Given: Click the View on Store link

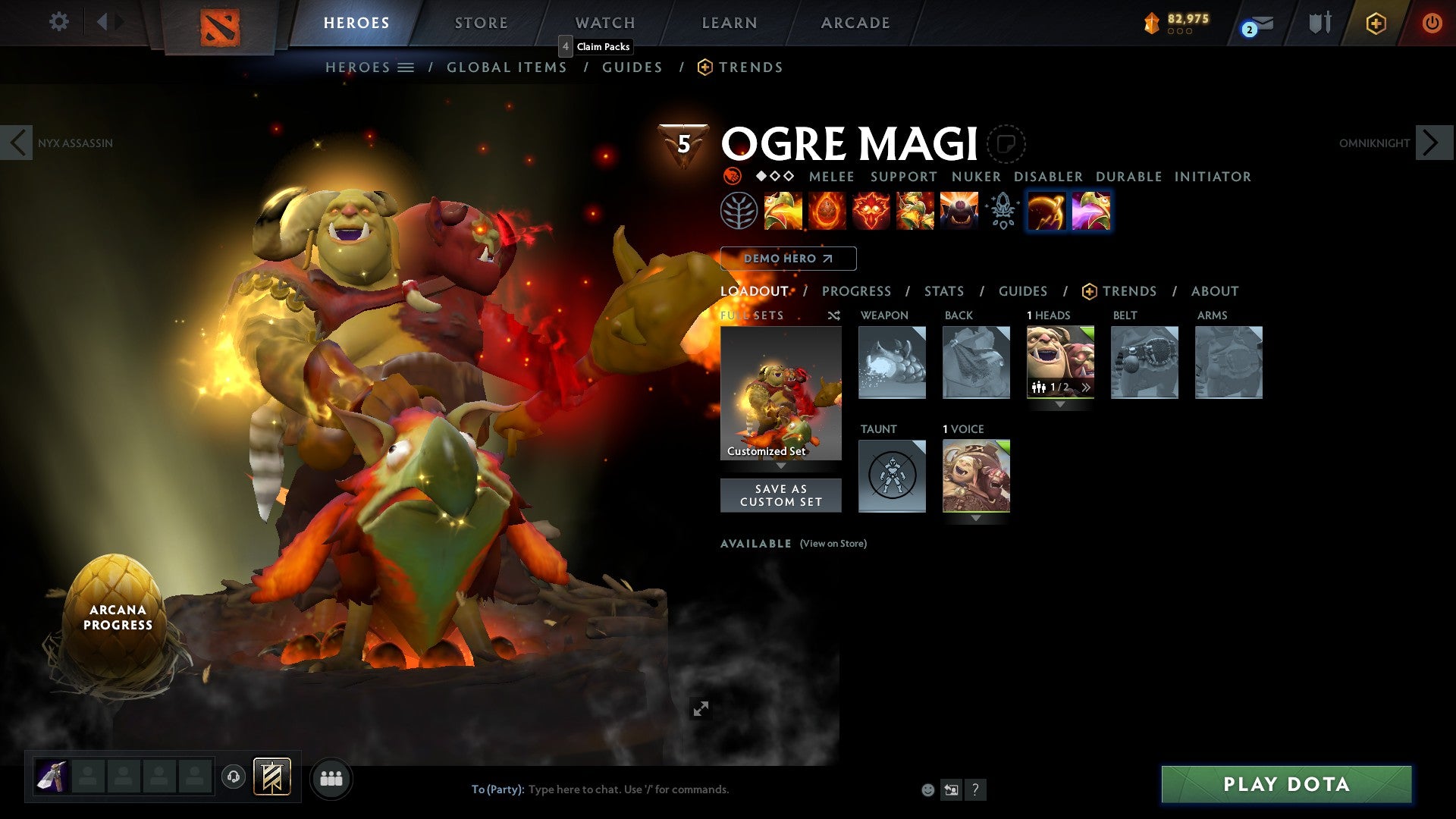Looking at the screenshot, I should (833, 544).
